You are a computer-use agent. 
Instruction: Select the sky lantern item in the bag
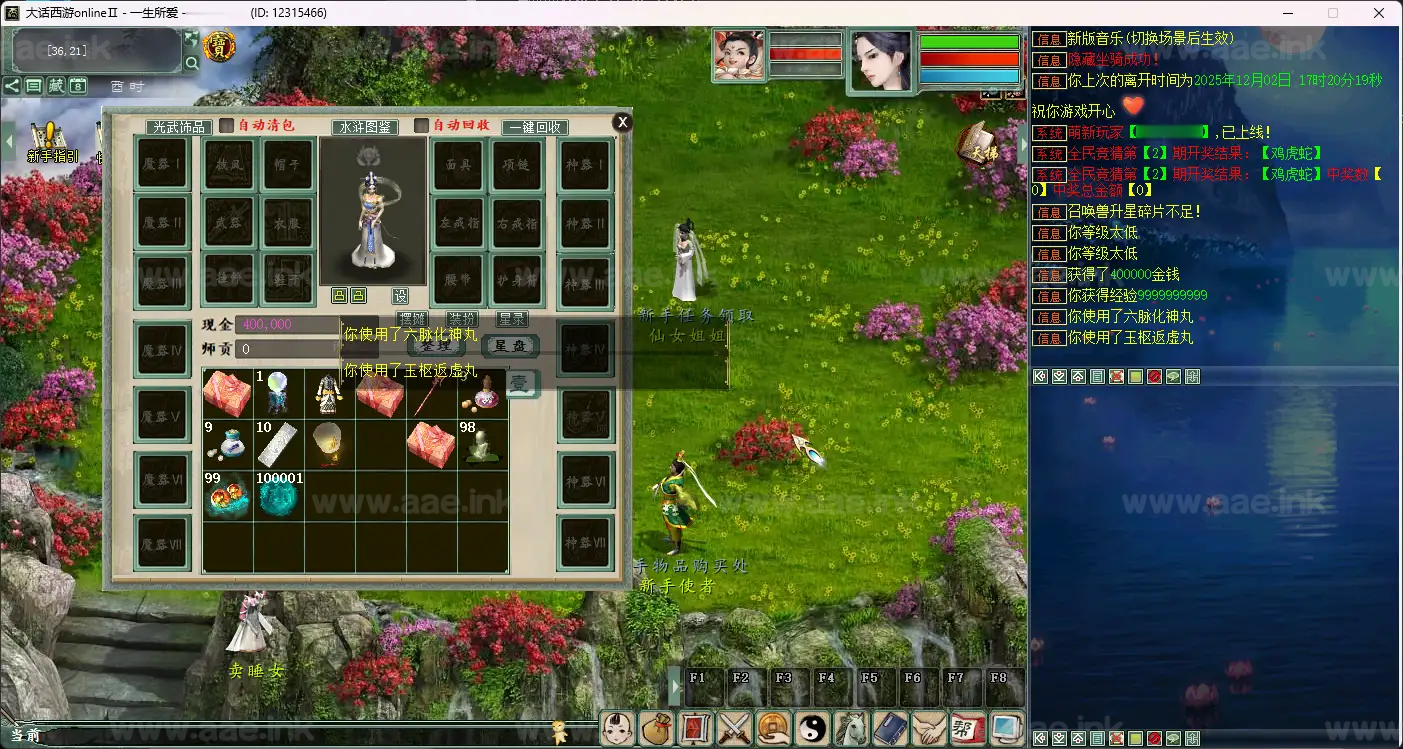click(329, 445)
